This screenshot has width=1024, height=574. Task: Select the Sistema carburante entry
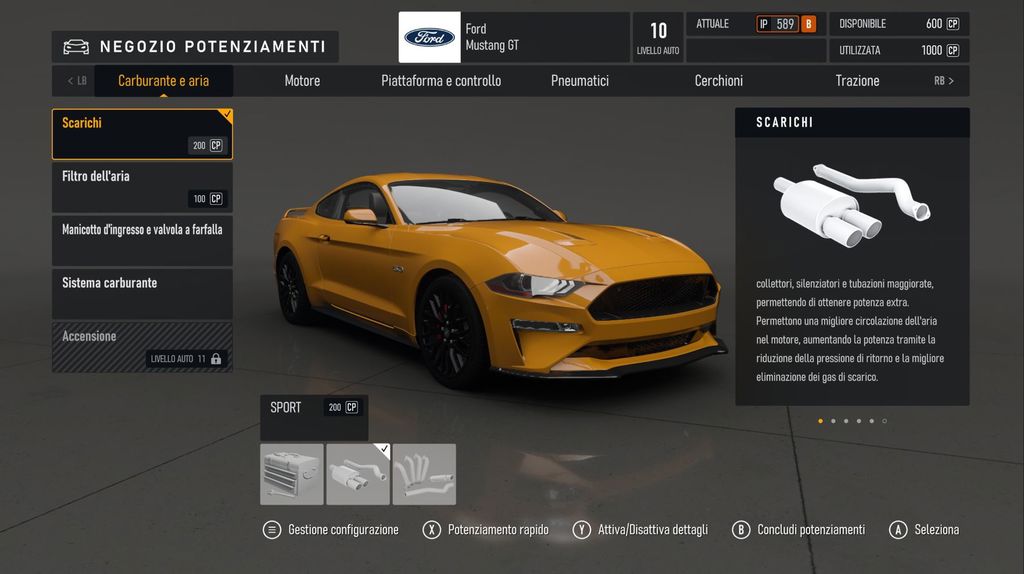pyautogui.click(x=142, y=293)
